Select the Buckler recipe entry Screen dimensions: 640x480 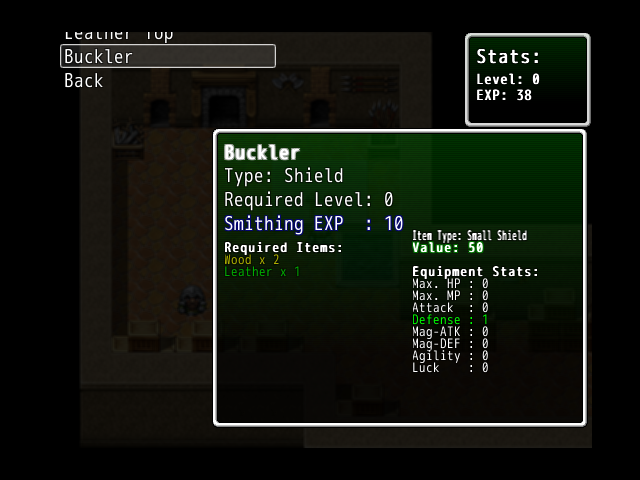[x=167, y=57]
